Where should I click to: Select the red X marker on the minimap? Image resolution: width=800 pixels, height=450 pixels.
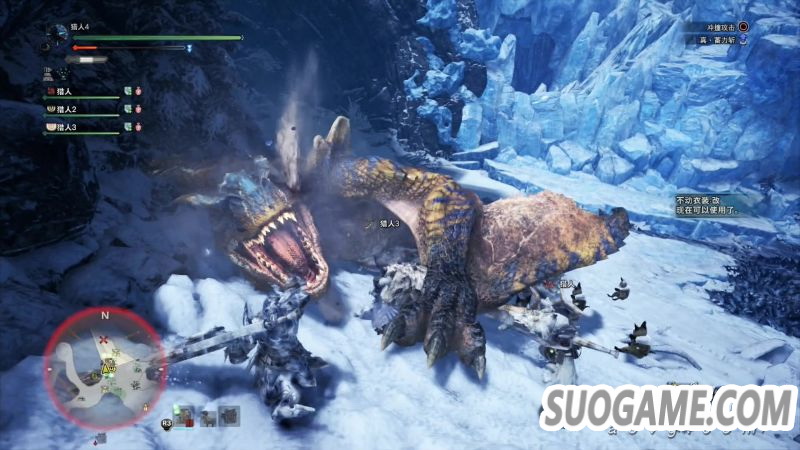[104, 342]
